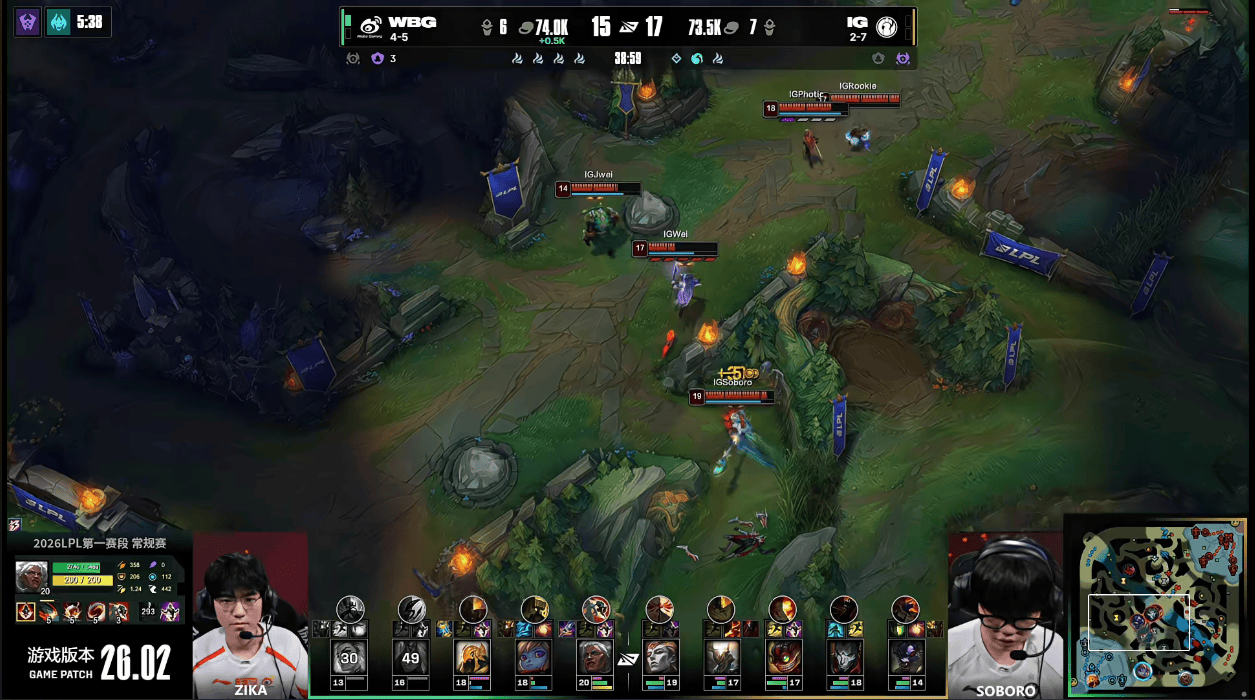Click the selected champion's large portrait
The image size is (1255, 700).
coord(31,575)
